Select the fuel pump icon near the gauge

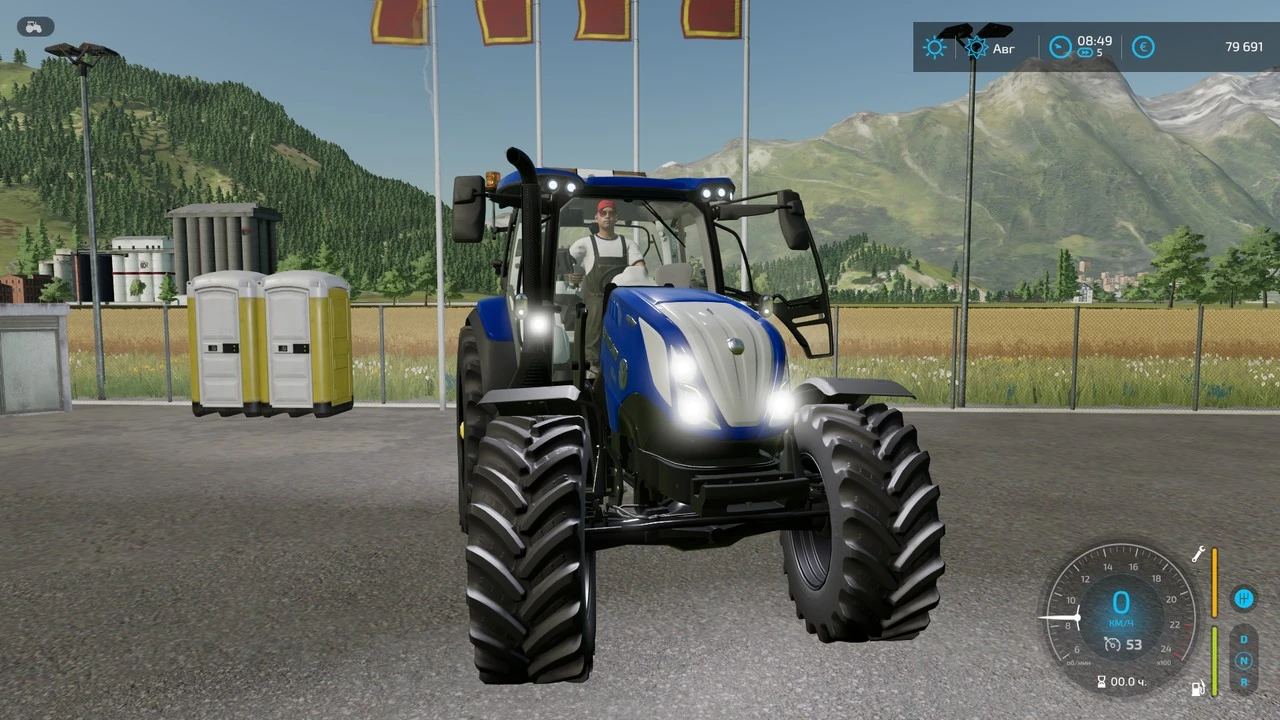point(1198,688)
